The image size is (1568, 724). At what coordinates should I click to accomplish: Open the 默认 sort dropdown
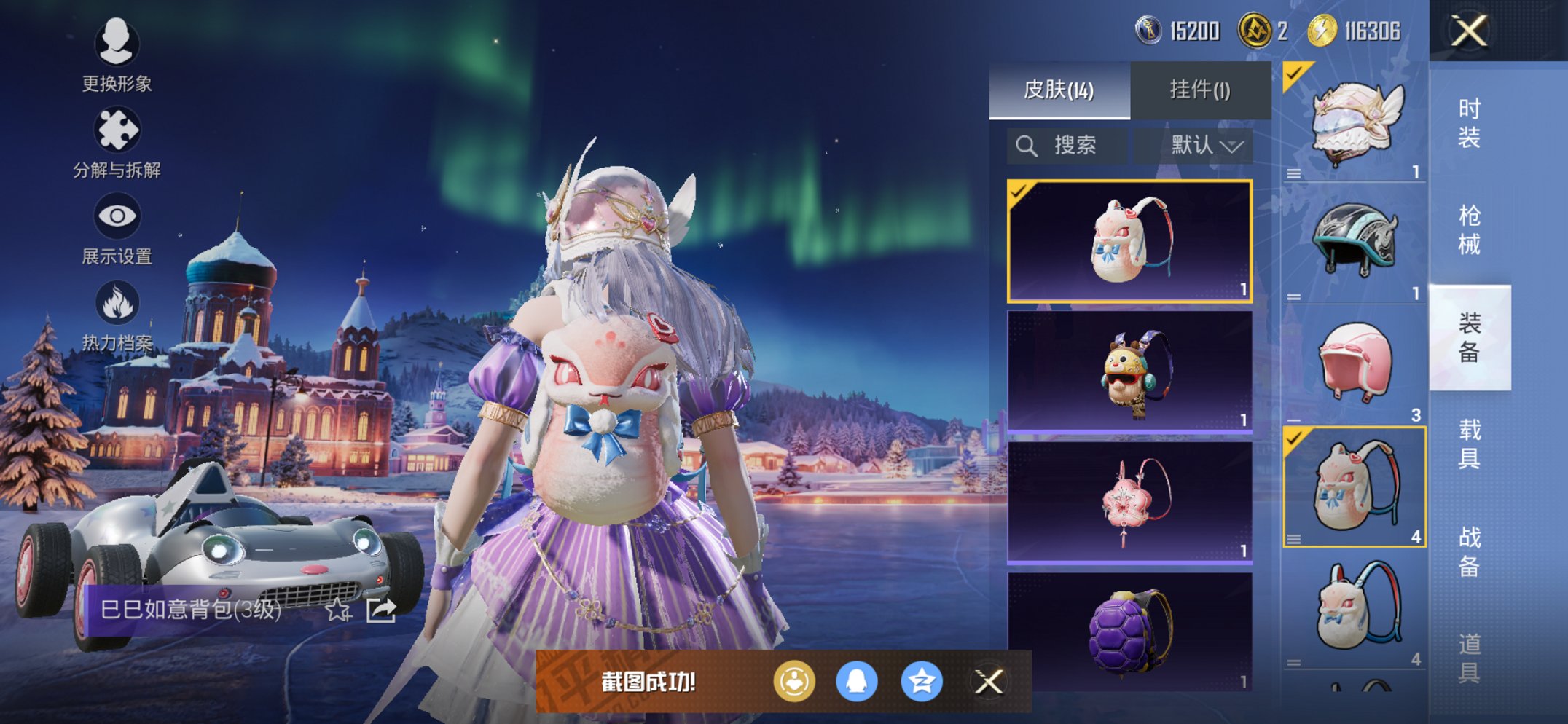tap(1205, 146)
